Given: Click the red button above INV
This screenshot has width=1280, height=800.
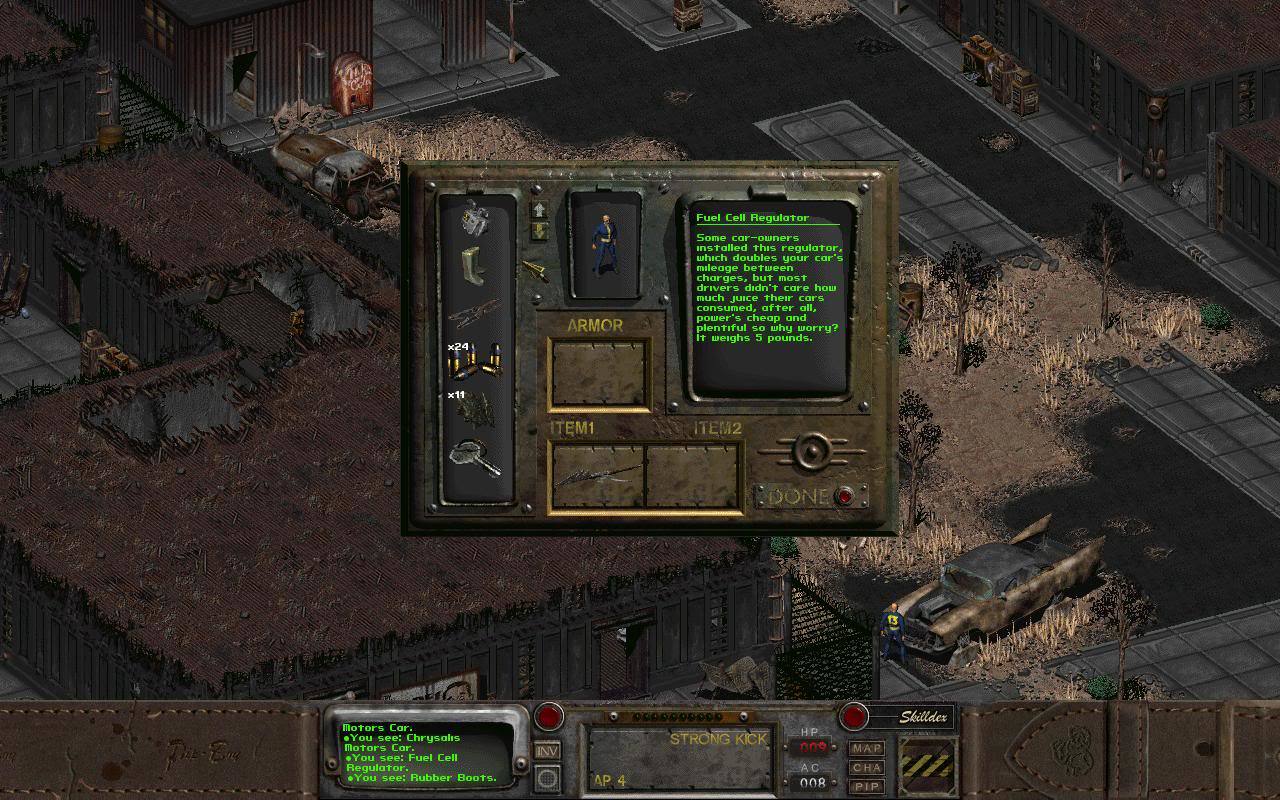Looking at the screenshot, I should 548,716.
